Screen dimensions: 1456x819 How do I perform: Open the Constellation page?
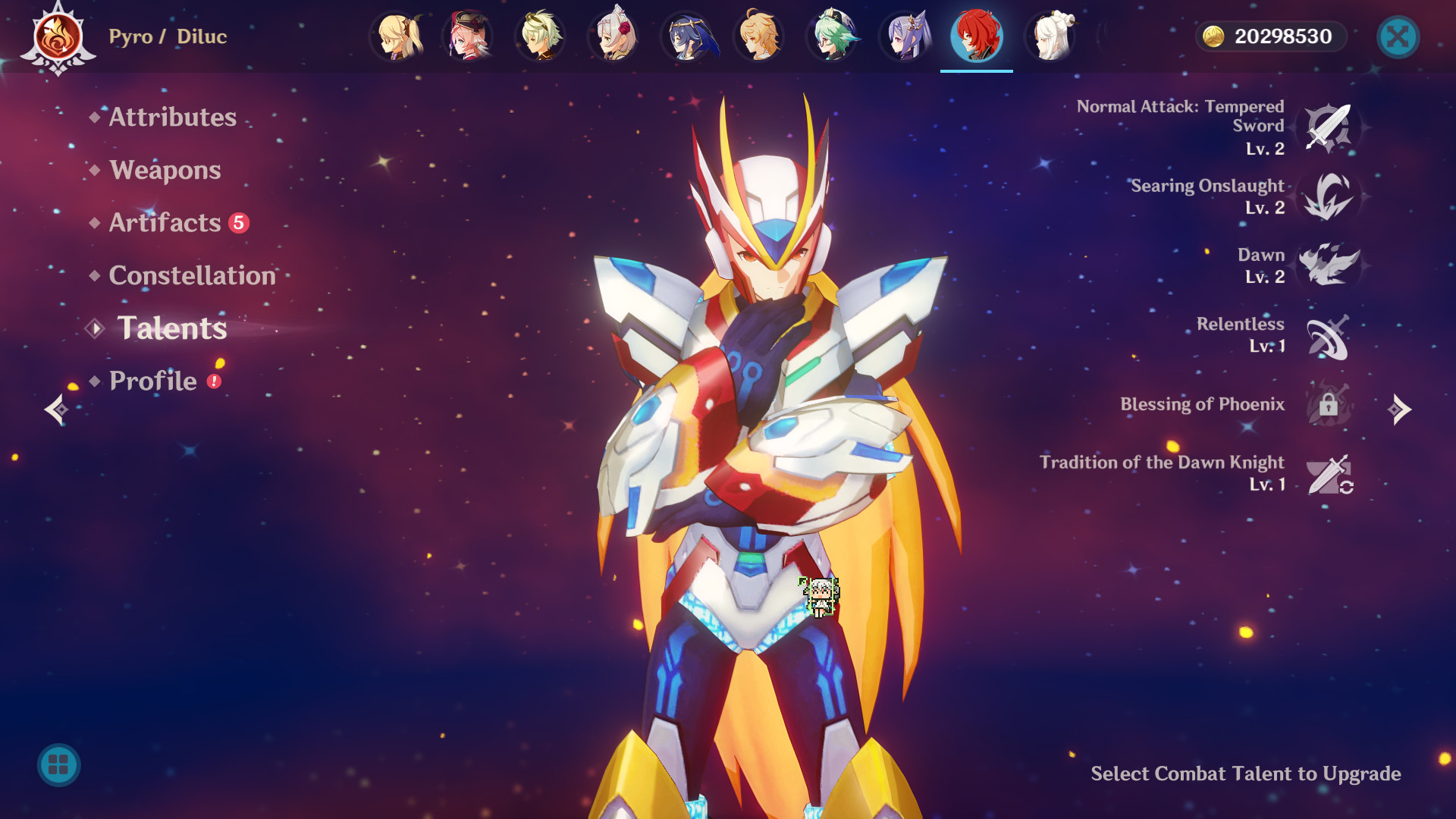191,276
